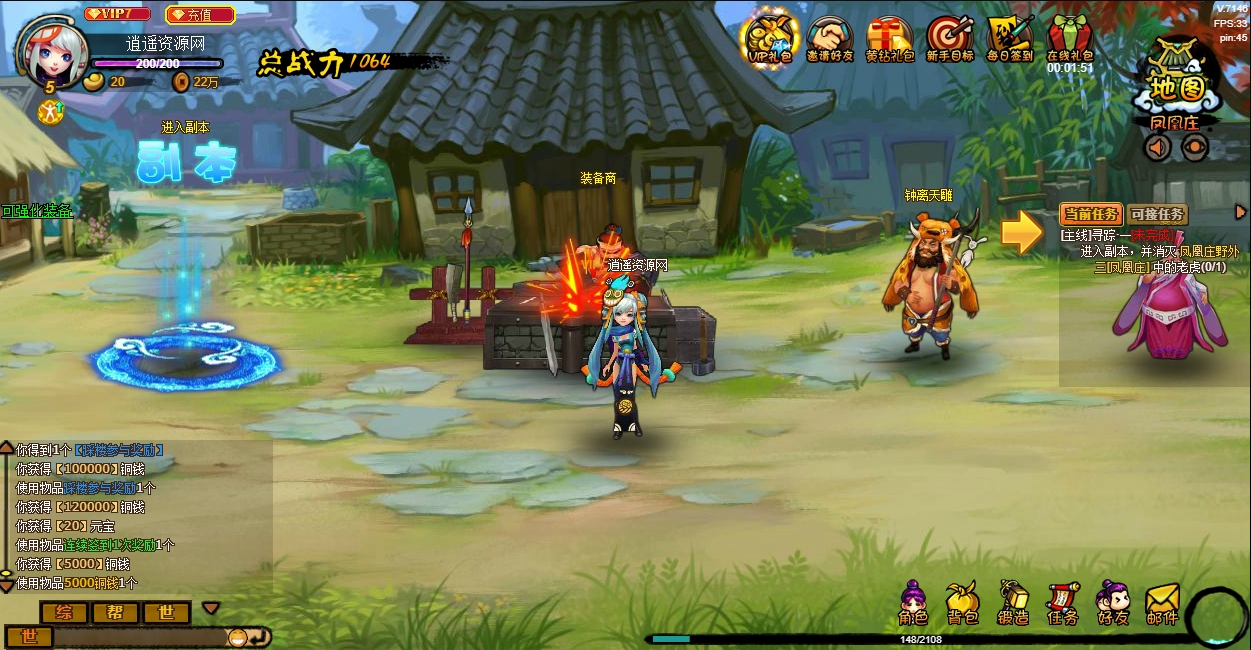Claim the 在线礼包 online gift
This screenshot has height=650, width=1251.
(1069, 38)
